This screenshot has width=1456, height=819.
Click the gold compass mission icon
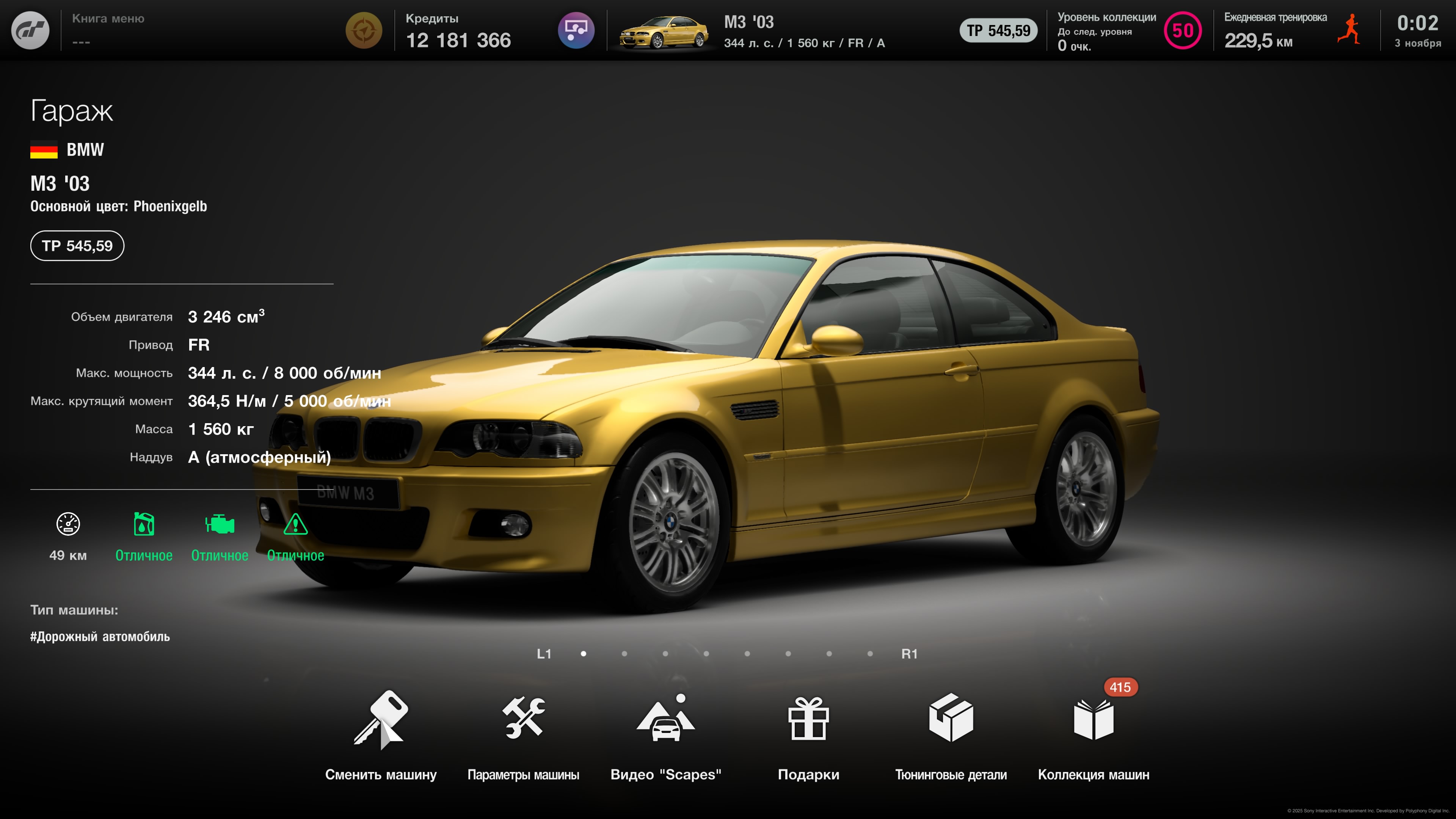364,30
